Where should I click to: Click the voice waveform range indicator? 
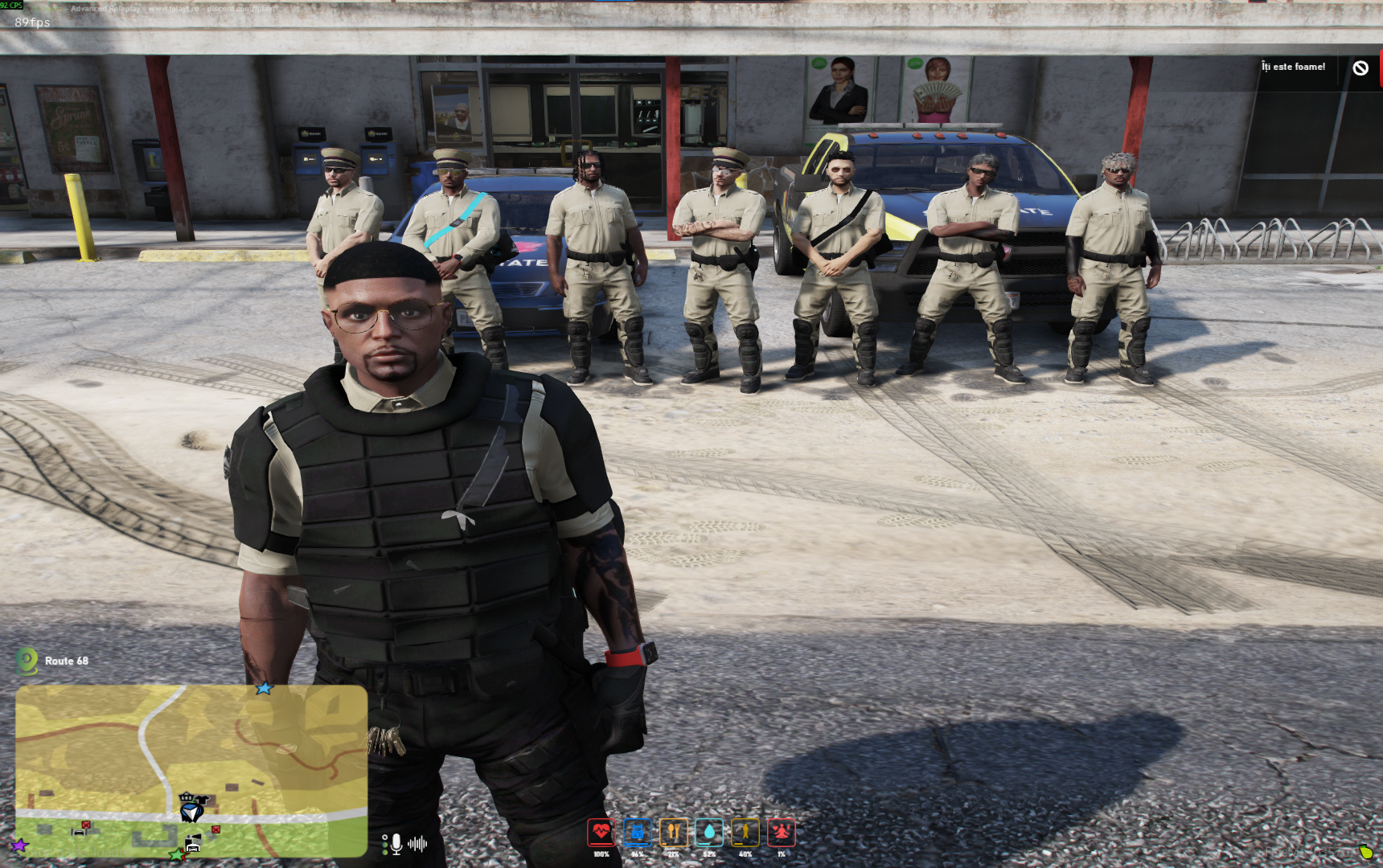(x=417, y=844)
